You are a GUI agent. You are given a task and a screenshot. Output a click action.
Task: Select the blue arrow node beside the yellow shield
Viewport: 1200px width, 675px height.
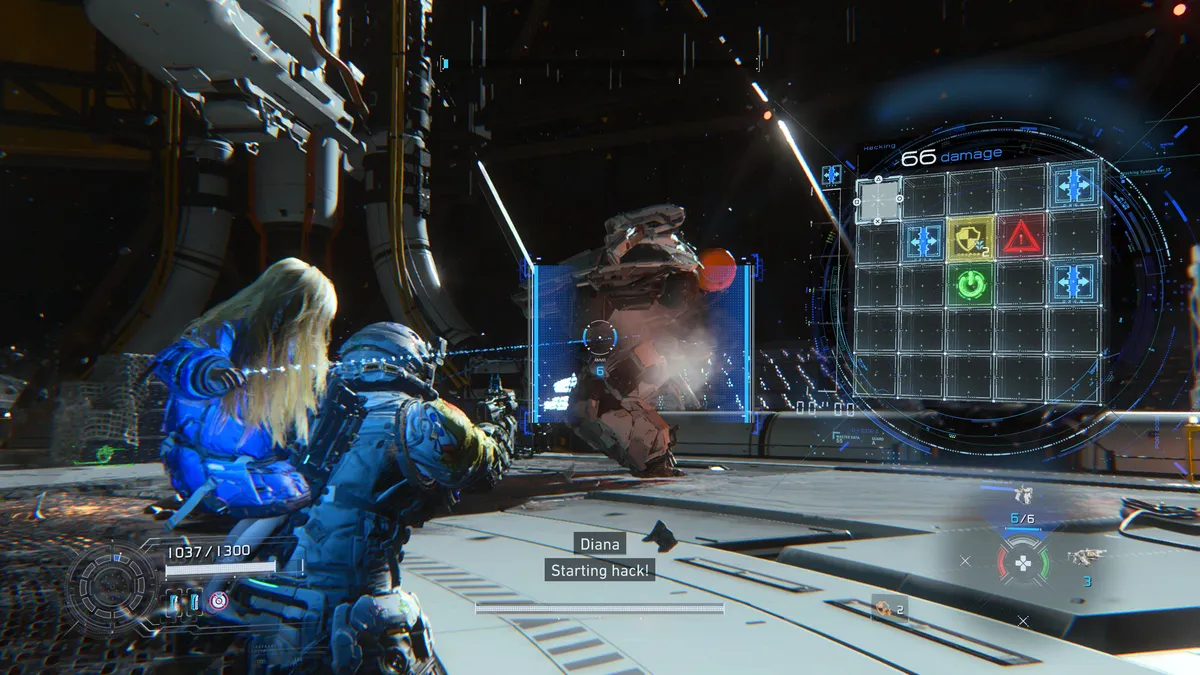click(923, 241)
